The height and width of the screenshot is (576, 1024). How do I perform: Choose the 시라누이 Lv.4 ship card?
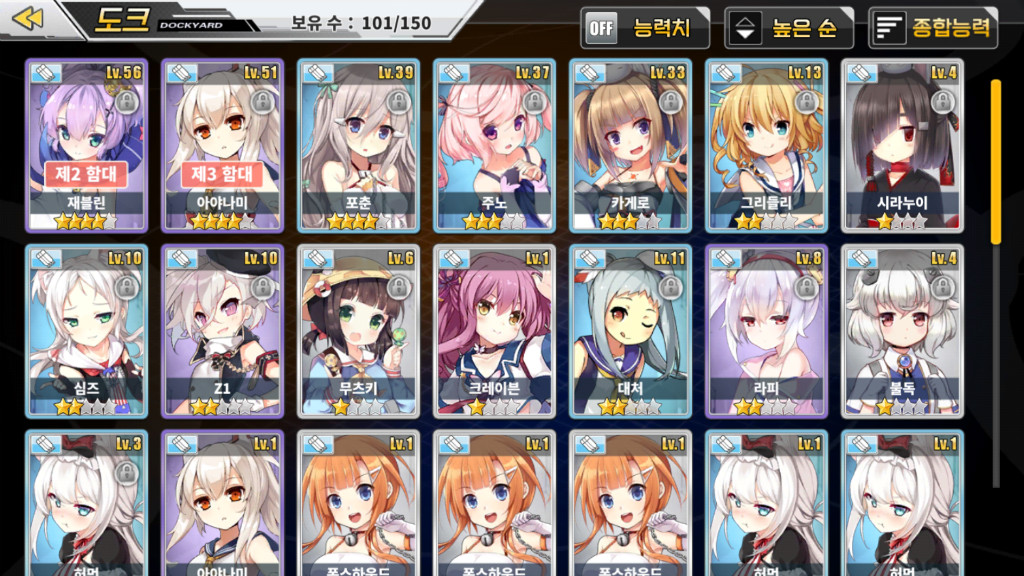(902, 145)
